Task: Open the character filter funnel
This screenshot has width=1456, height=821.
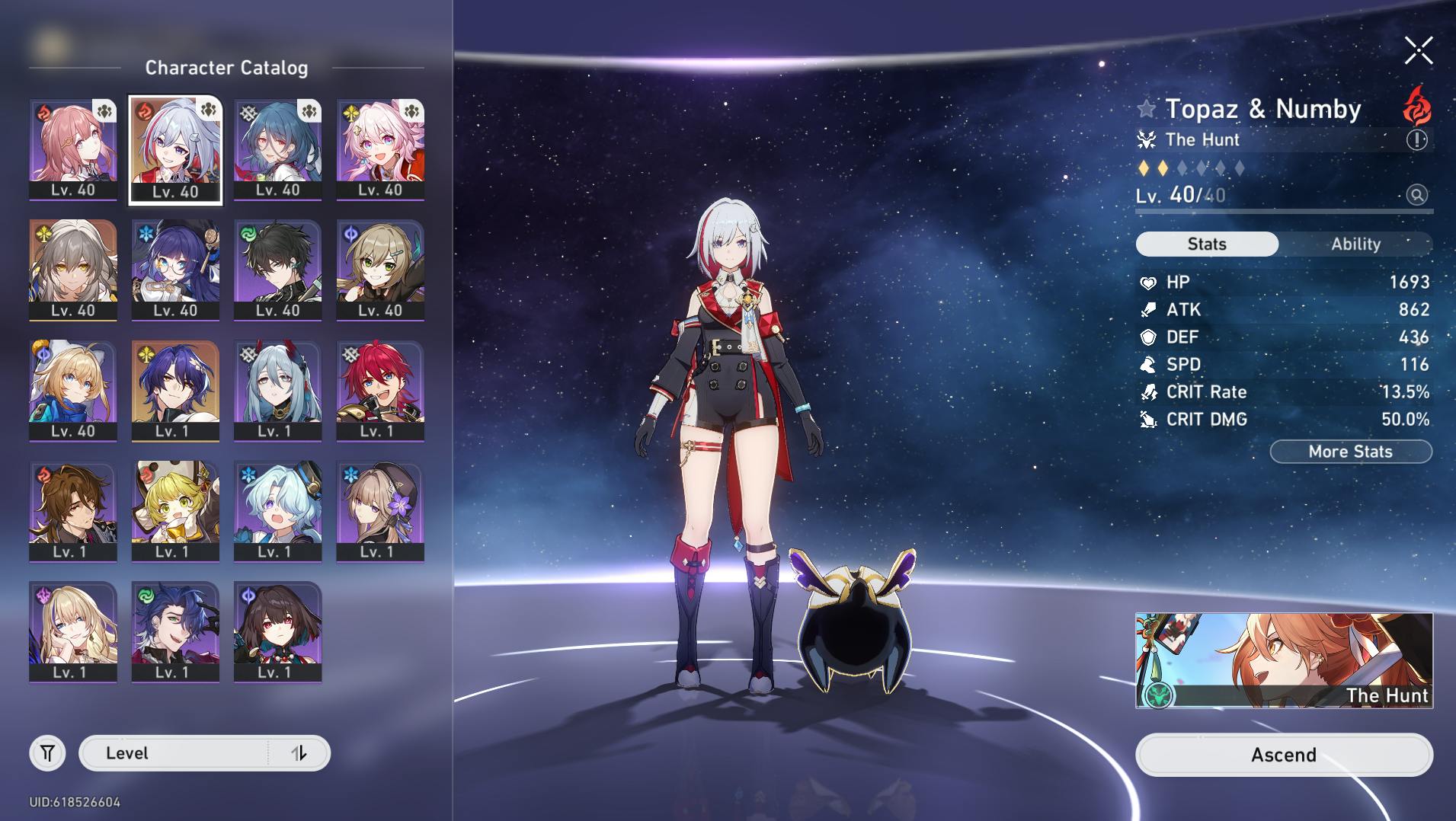Action: (x=47, y=753)
